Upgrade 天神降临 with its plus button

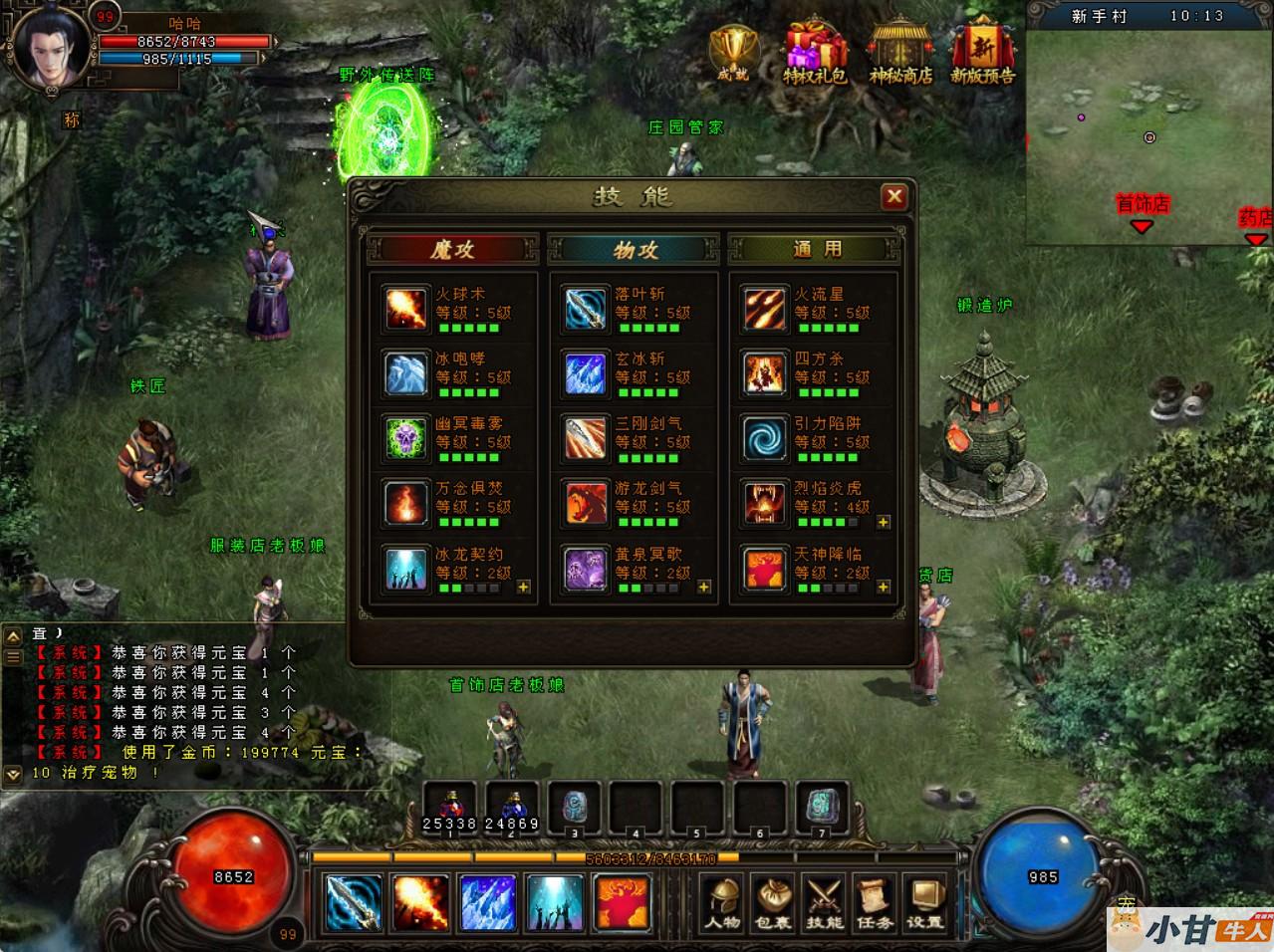tap(884, 588)
